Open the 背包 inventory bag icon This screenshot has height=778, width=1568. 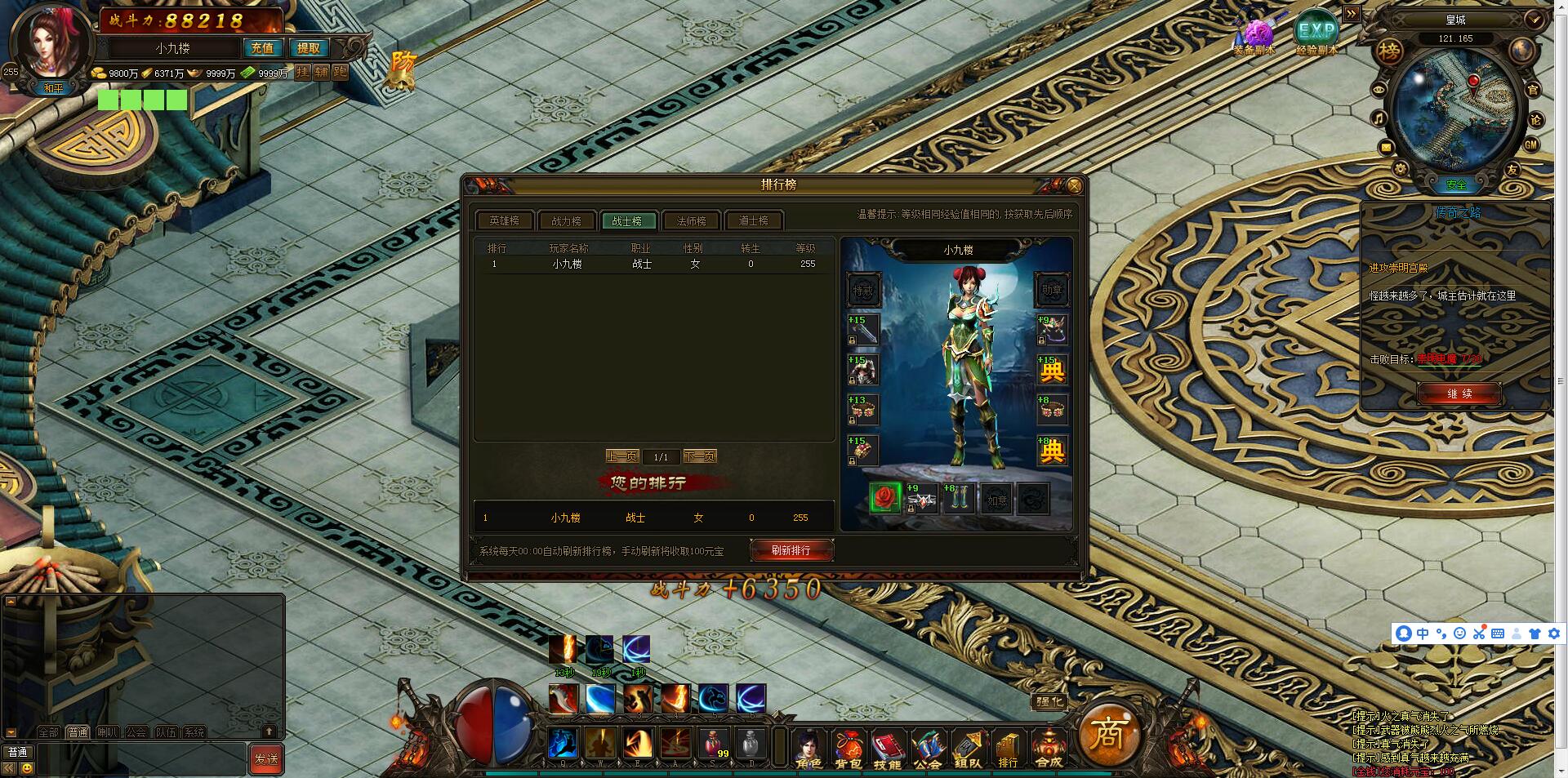pos(849,747)
